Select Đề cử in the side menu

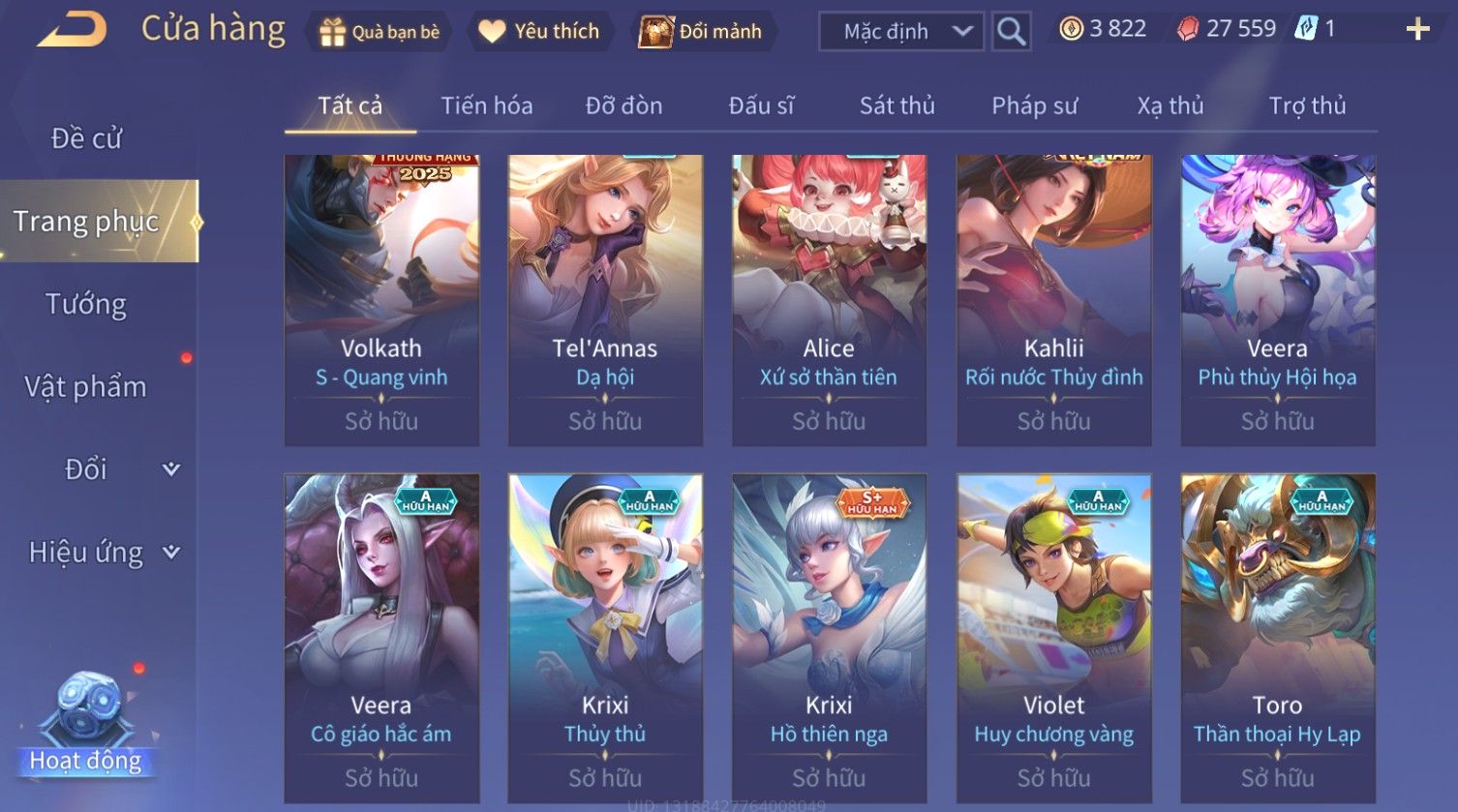86,138
